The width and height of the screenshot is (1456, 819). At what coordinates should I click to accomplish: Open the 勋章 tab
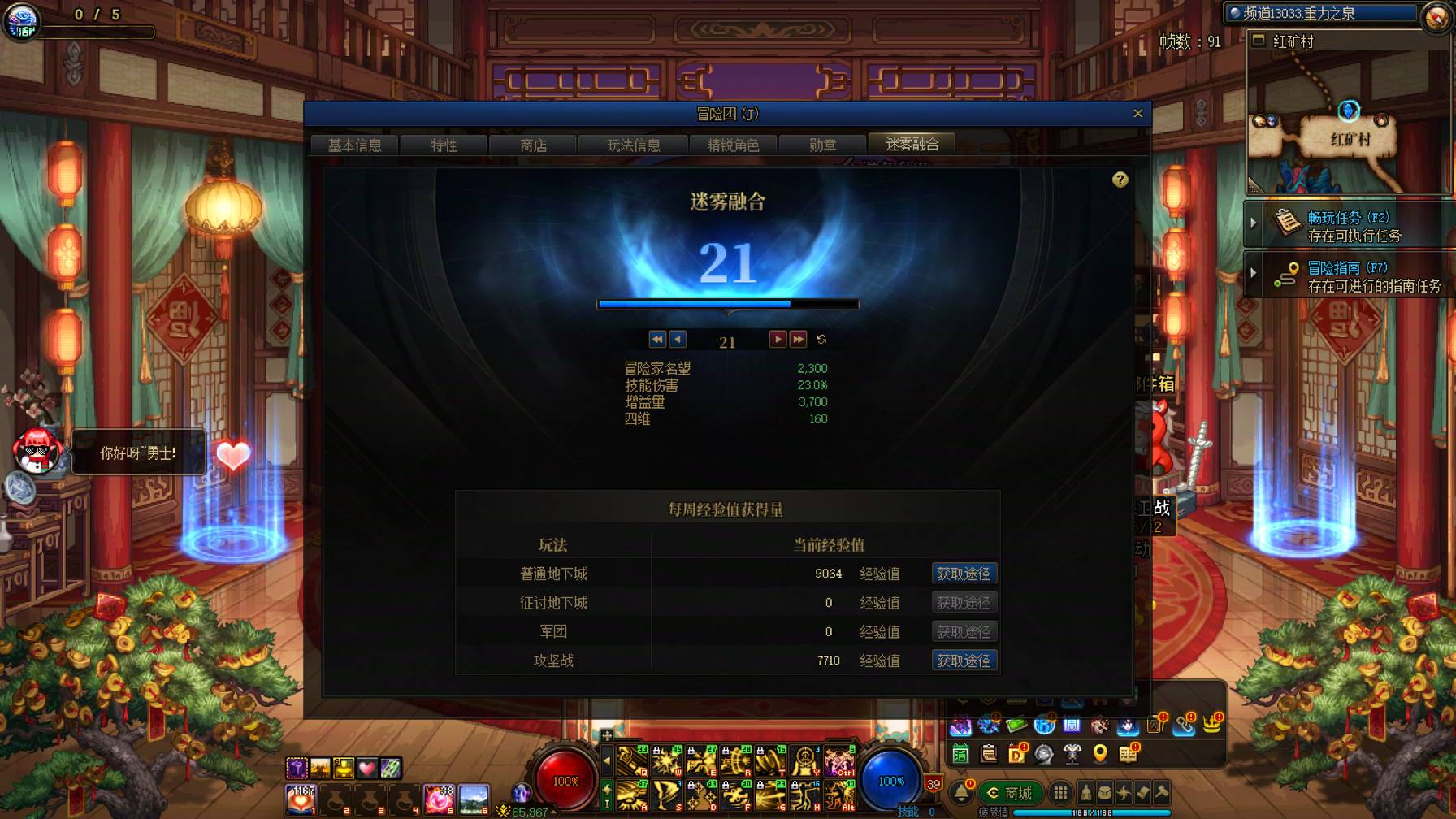824,145
